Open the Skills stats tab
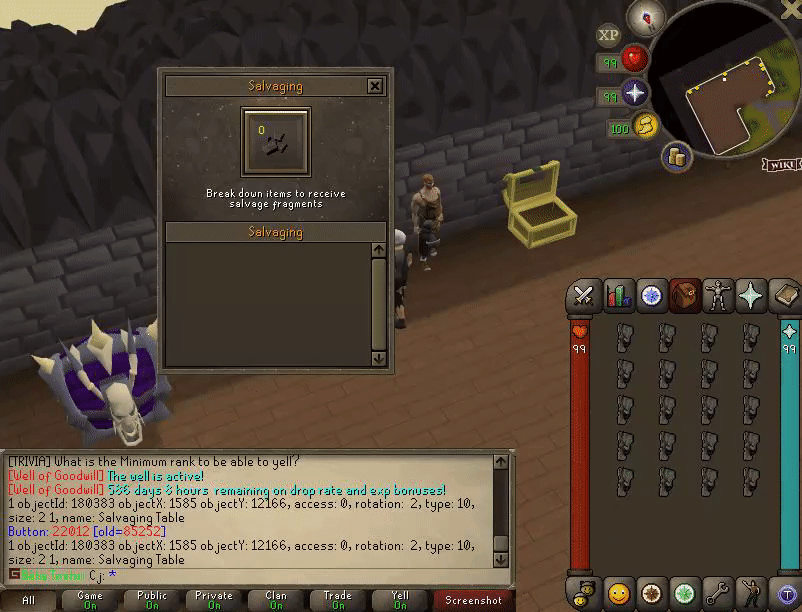Image resolution: width=802 pixels, height=612 pixels. (618, 296)
